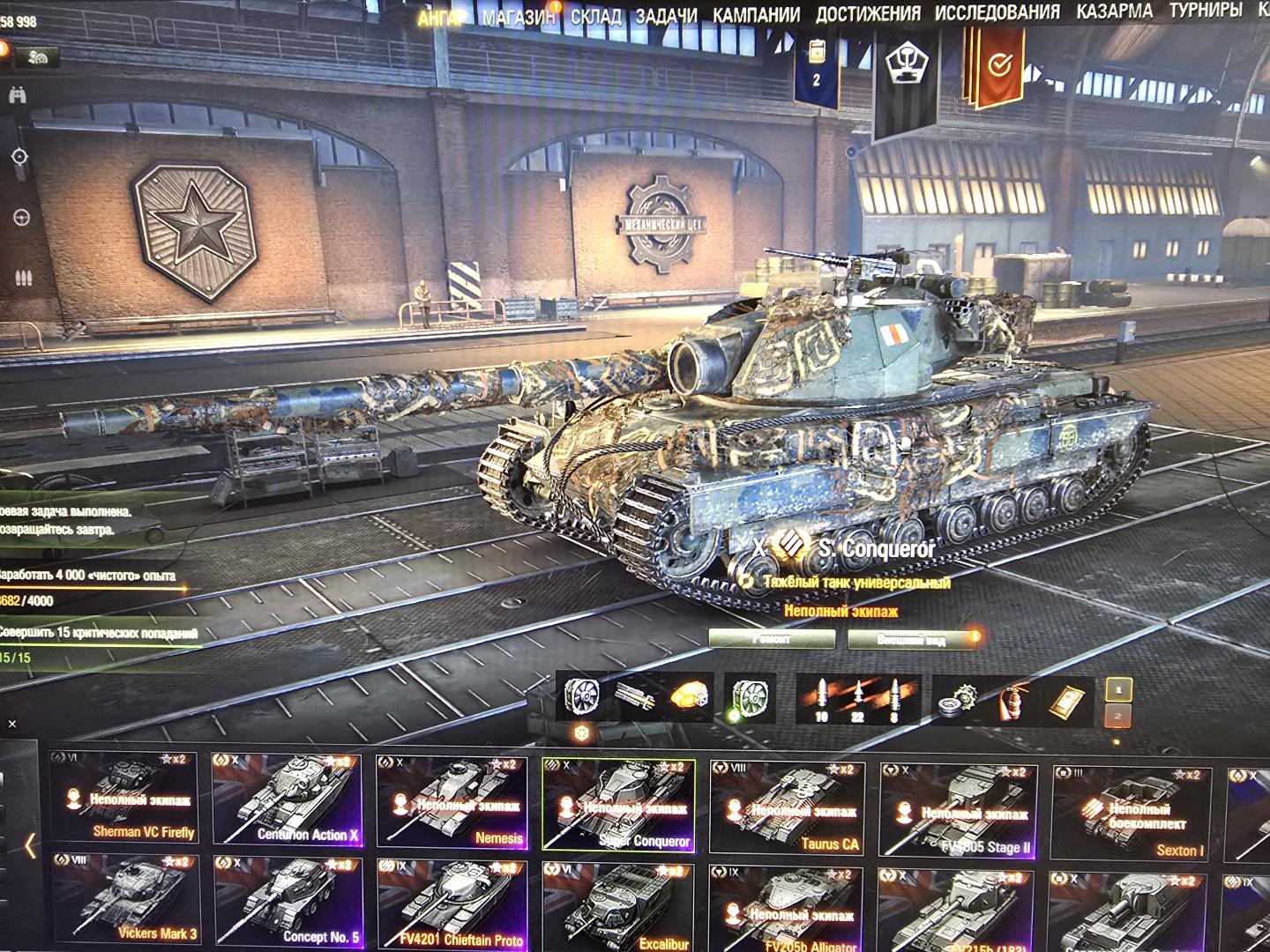
Task: Select the Vickers Mark 3 tank
Action: click(x=124, y=901)
